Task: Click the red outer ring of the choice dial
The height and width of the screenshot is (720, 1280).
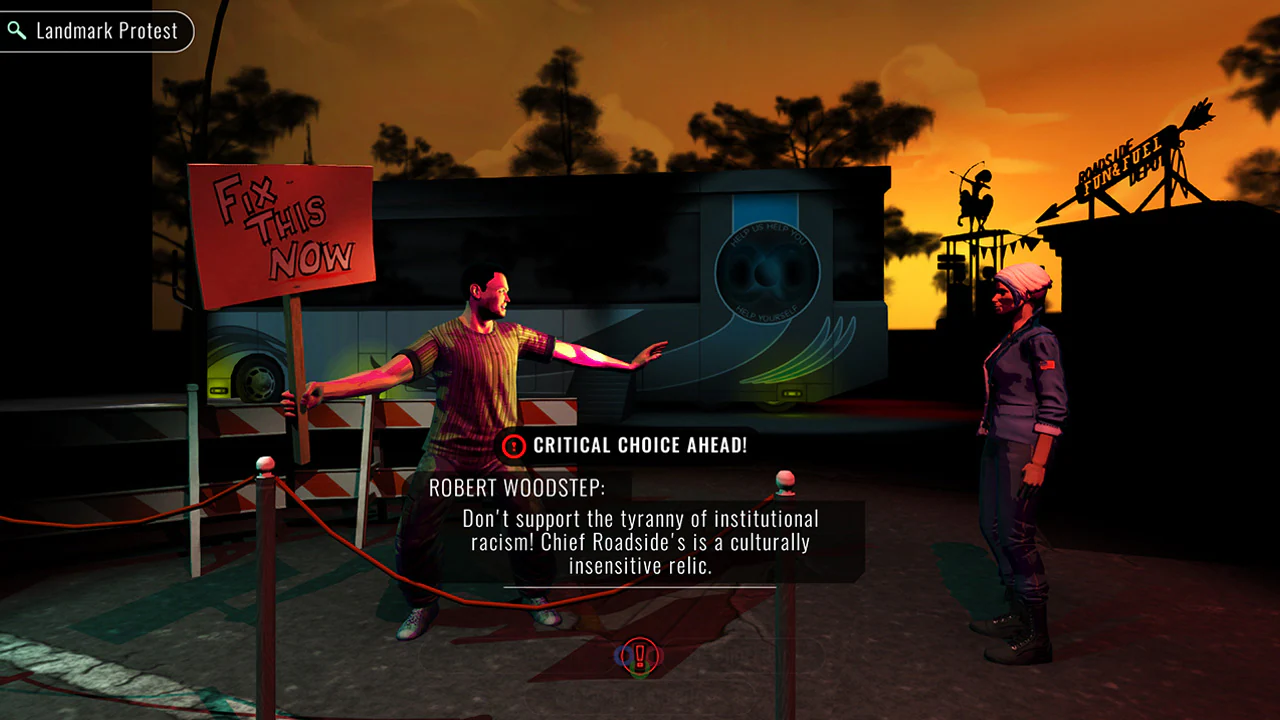Action: click(638, 638)
